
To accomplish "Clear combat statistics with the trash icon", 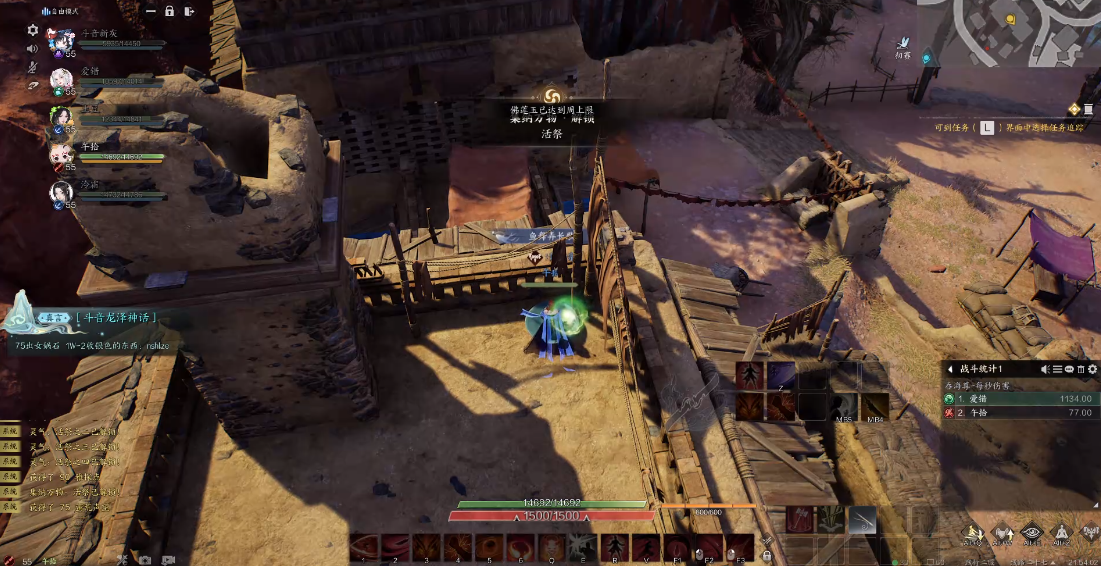I will pos(1080,369).
